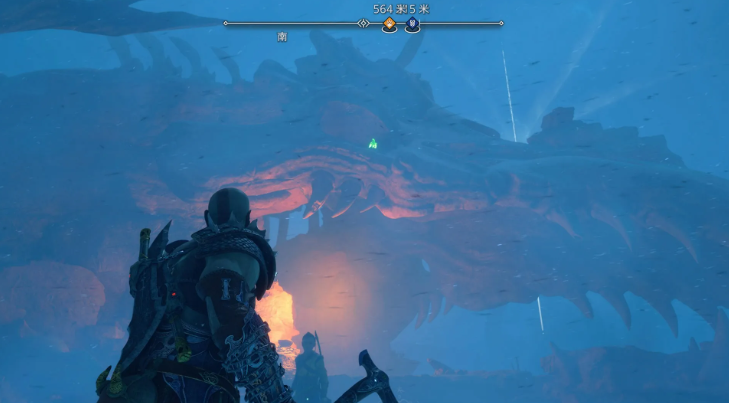This screenshot has height=403, width=729.
Task: Click the 南 direction label on compass
Action: click(283, 37)
